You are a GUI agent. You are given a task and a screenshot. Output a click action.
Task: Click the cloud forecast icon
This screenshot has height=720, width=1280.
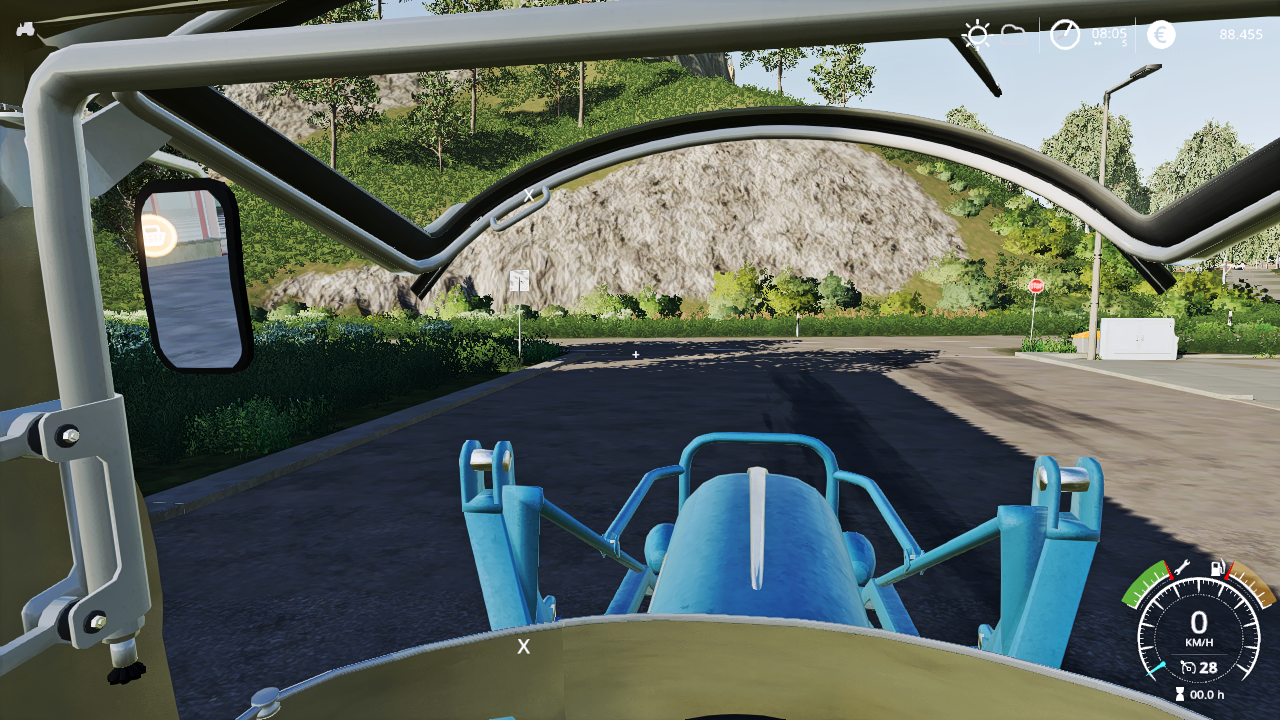(1013, 33)
